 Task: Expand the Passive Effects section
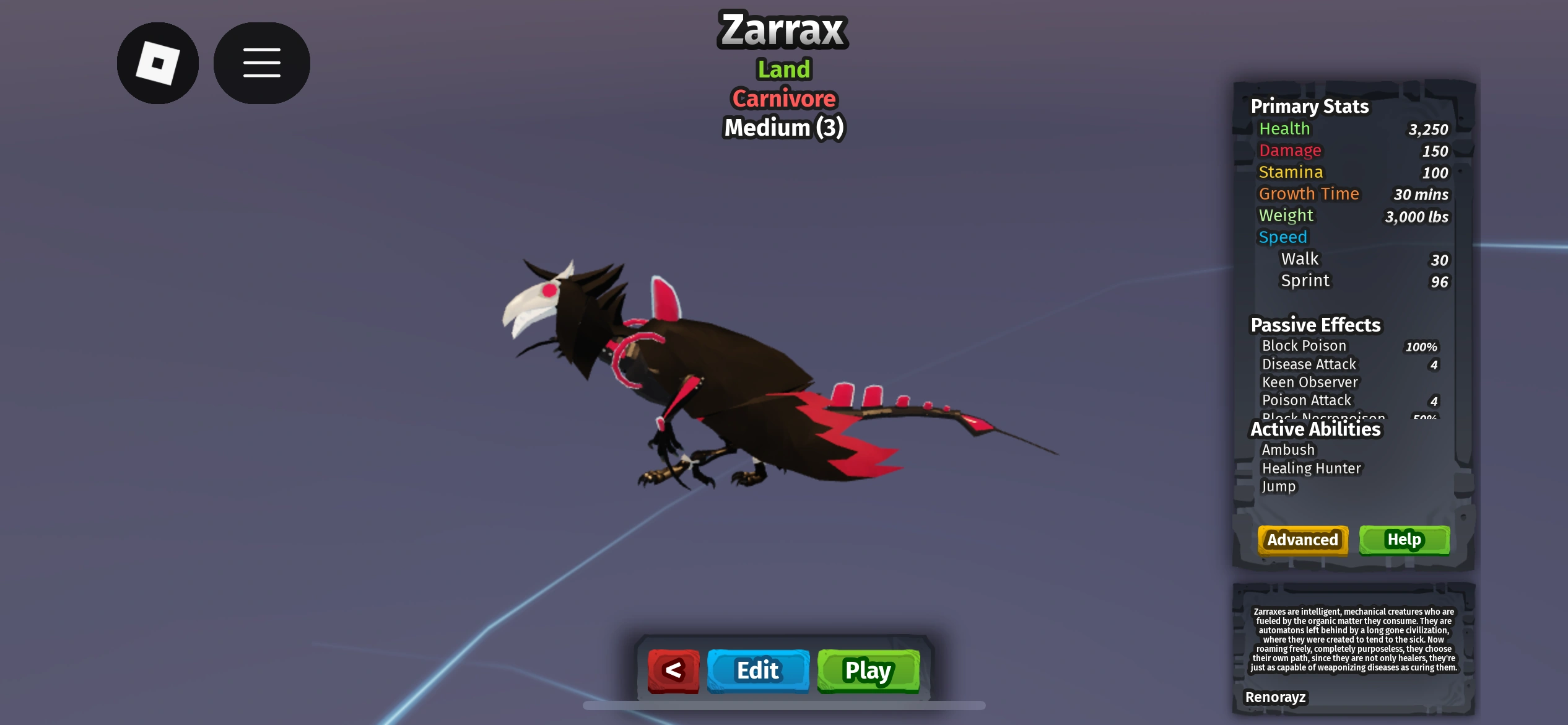[1316, 325]
